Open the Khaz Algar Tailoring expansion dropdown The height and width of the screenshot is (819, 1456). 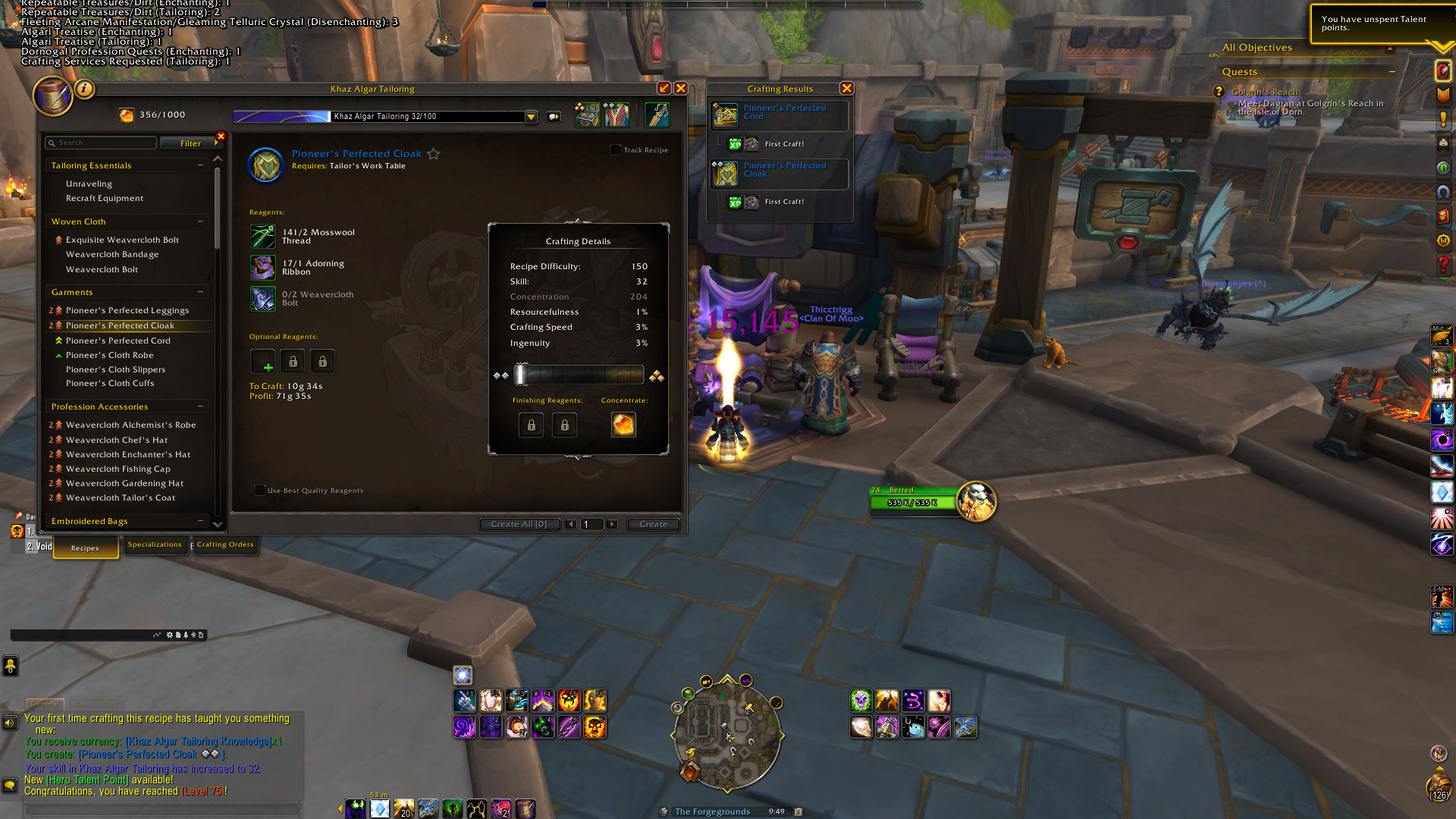(531, 117)
